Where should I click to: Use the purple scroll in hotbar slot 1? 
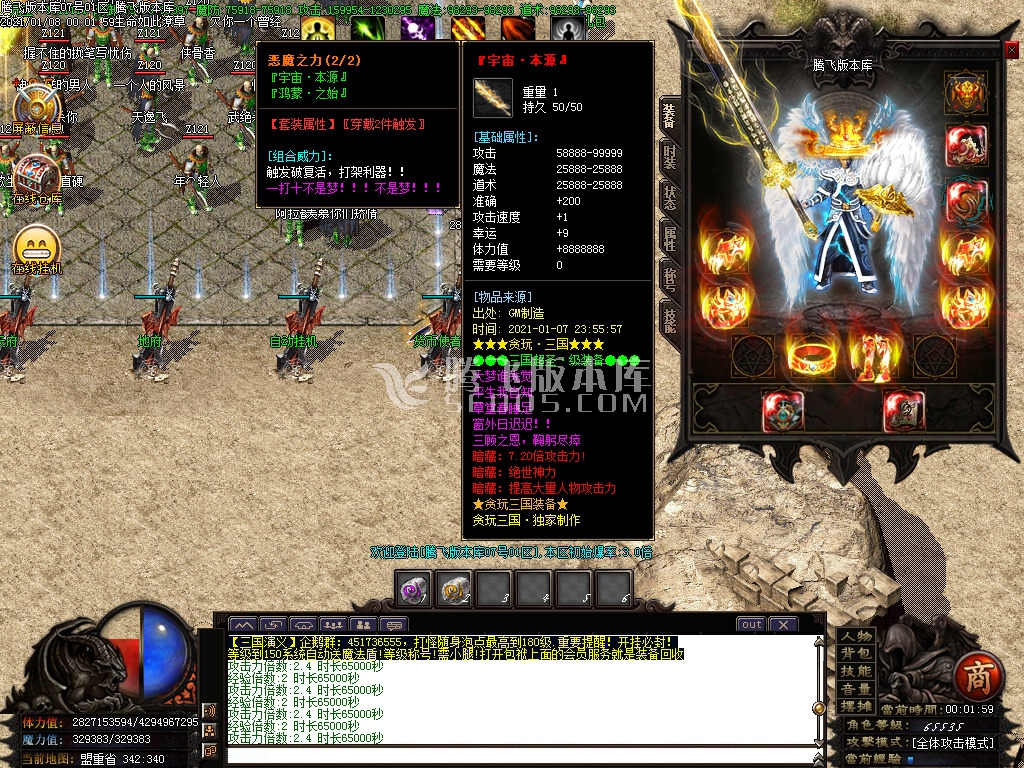click(x=414, y=589)
